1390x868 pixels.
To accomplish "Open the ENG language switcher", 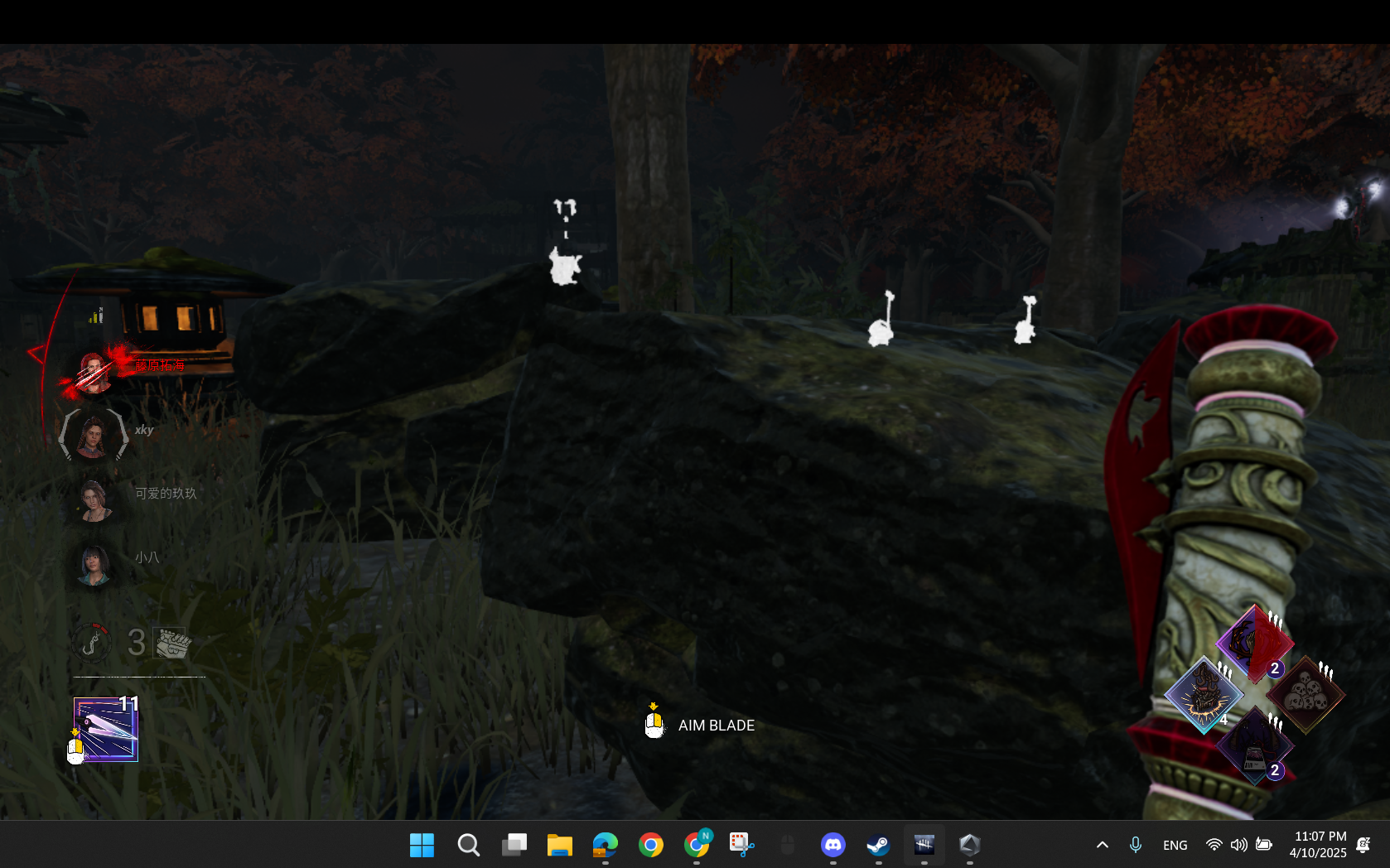I will coord(1175,845).
